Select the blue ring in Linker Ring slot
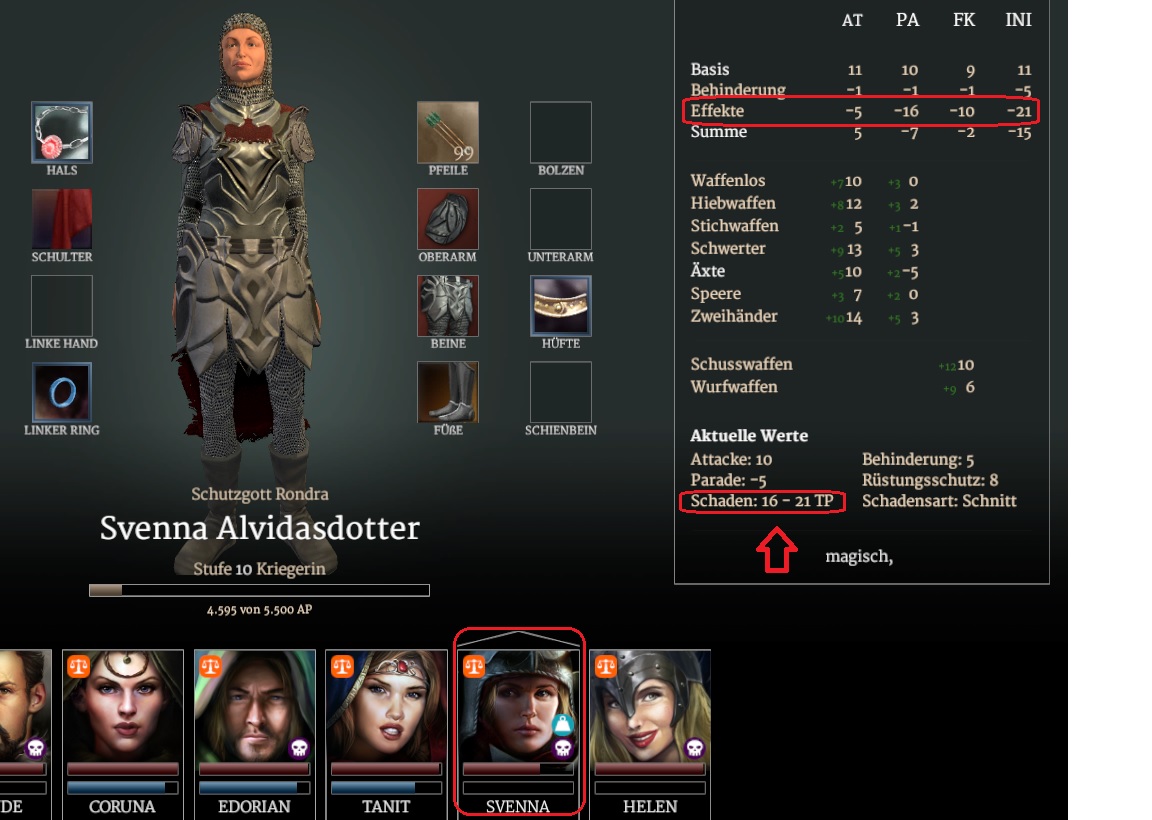Viewport: 1152px width, 820px height. coord(62,392)
